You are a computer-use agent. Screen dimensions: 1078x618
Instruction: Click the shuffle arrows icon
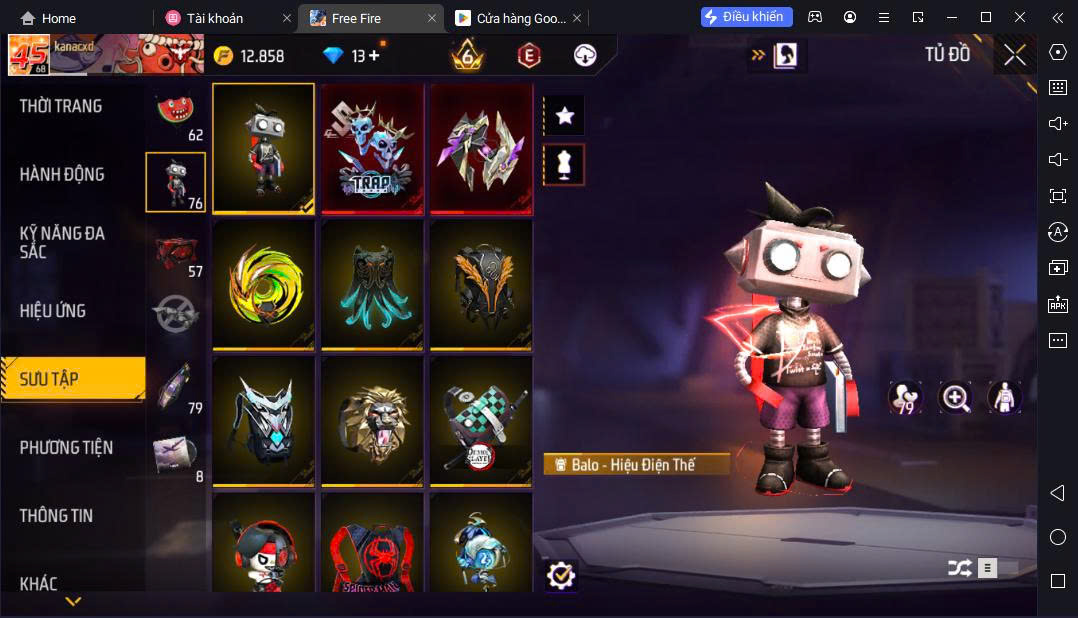pyautogui.click(x=959, y=568)
